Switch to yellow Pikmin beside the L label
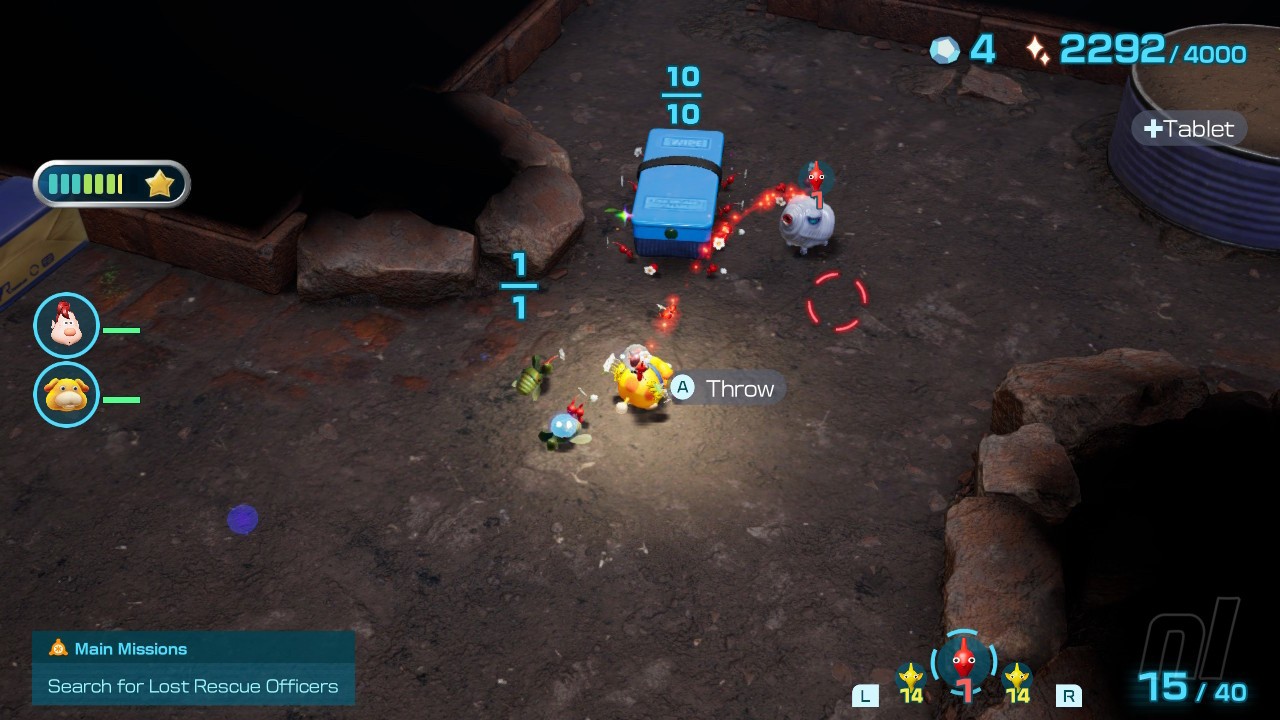The height and width of the screenshot is (720, 1280). tap(910, 681)
